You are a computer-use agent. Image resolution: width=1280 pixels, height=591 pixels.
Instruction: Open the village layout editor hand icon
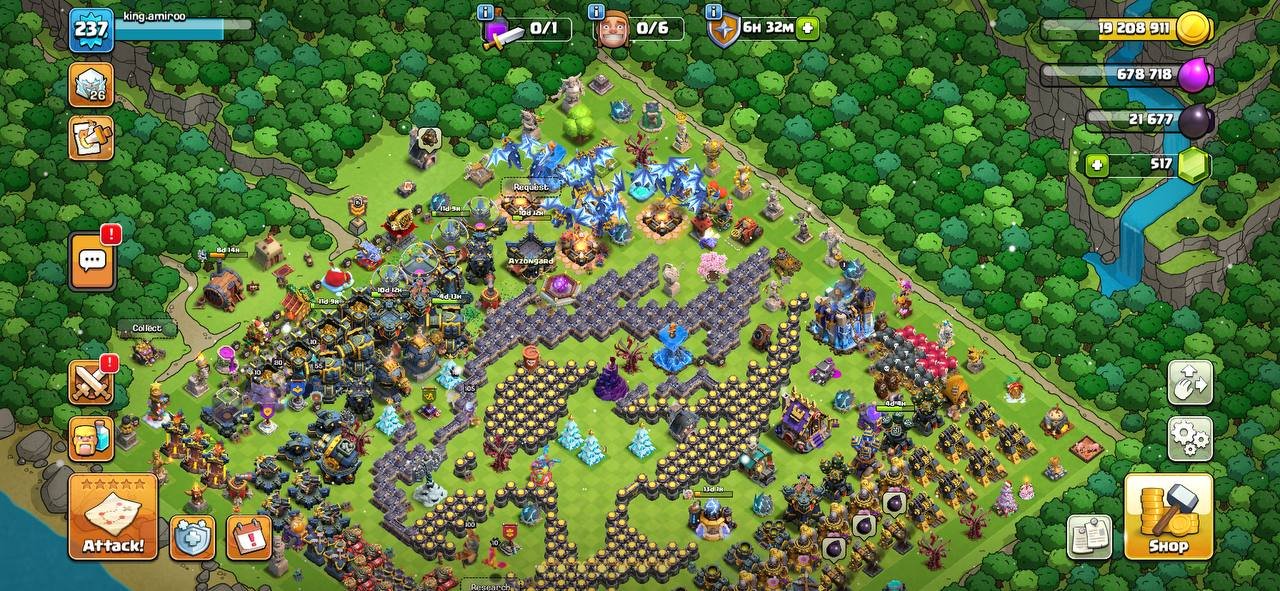coord(1189,382)
